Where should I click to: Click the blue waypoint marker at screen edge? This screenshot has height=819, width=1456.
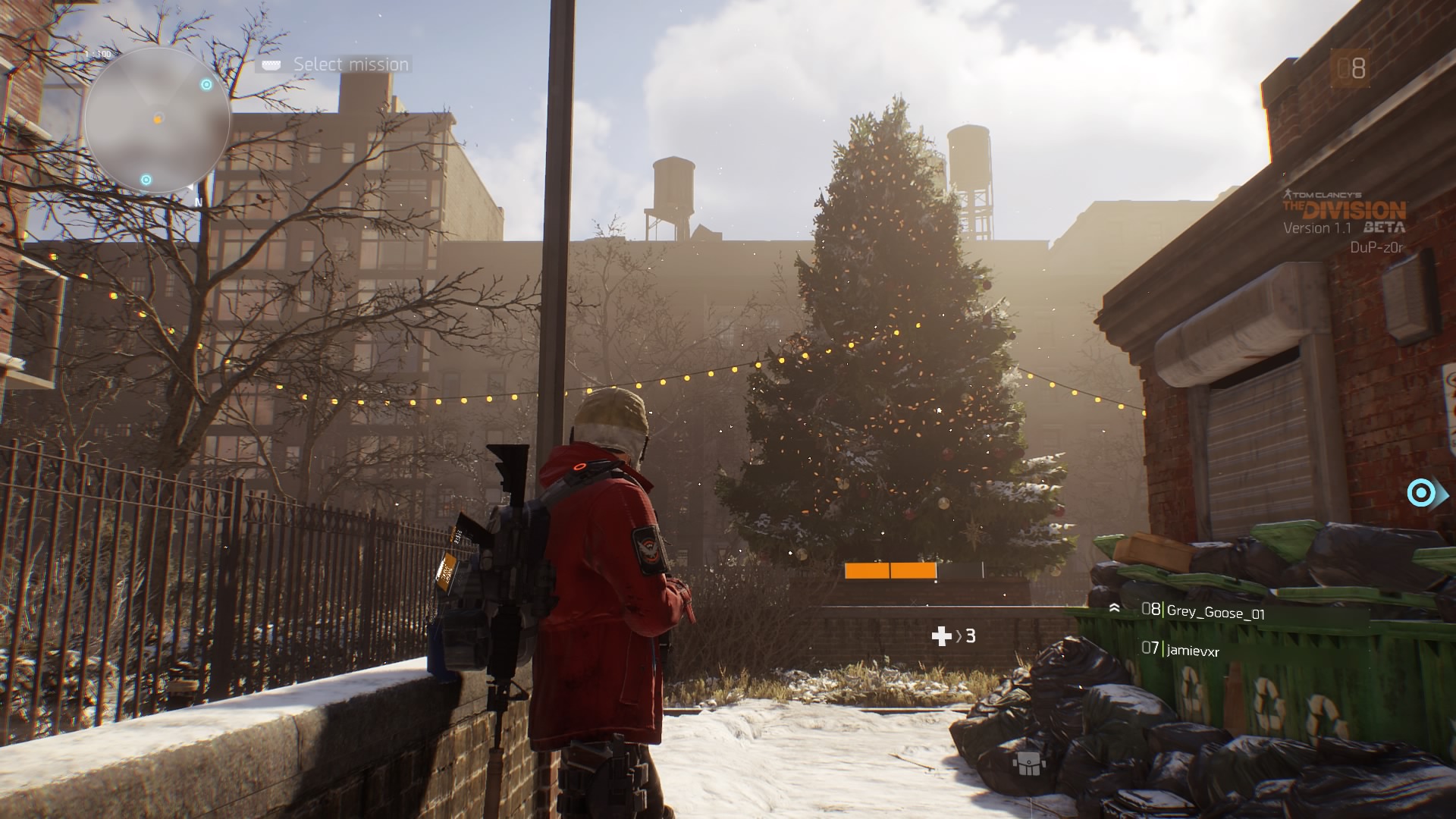pos(1421,494)
